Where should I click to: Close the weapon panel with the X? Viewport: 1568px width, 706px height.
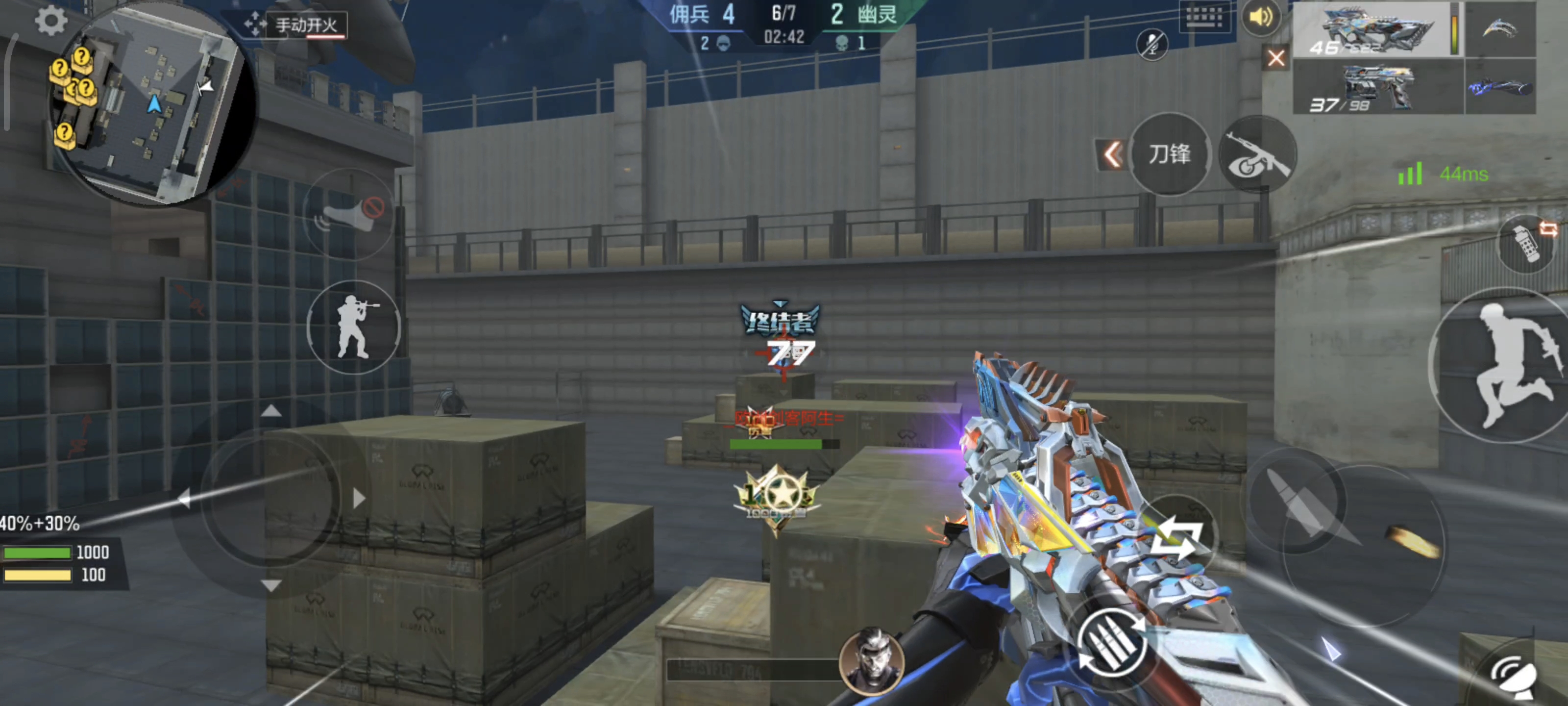coord(1276,58)
